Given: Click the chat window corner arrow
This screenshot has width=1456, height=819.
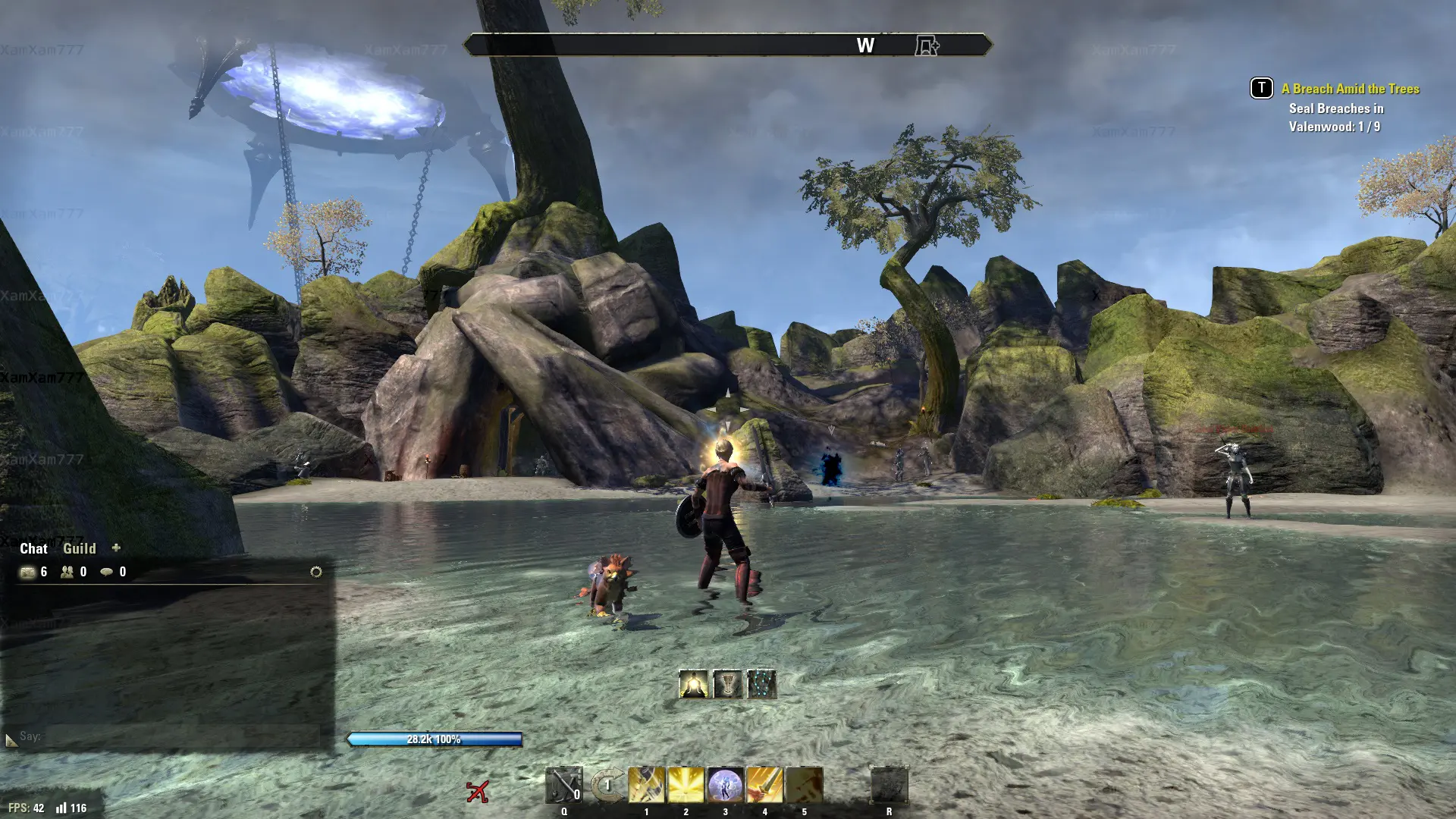Looking at the screenshot, I should (11, 740).
